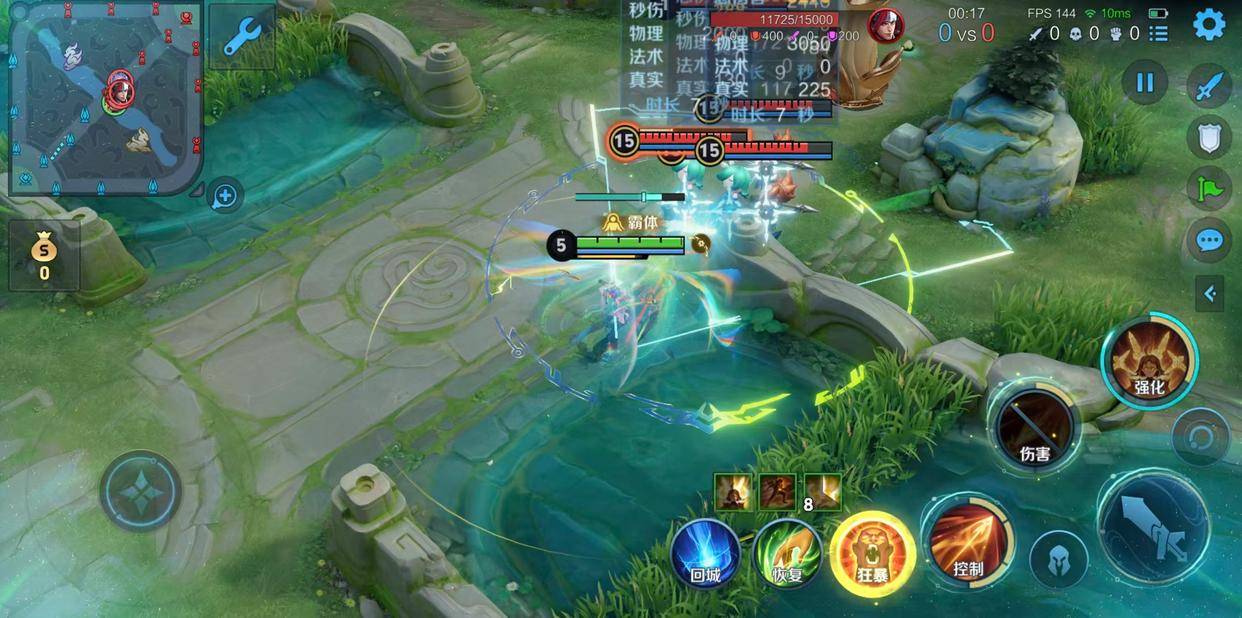This screenshot has width=1242, height=618.
Task: Select the helmet target-hero button
Action: tap(1059, 561)
